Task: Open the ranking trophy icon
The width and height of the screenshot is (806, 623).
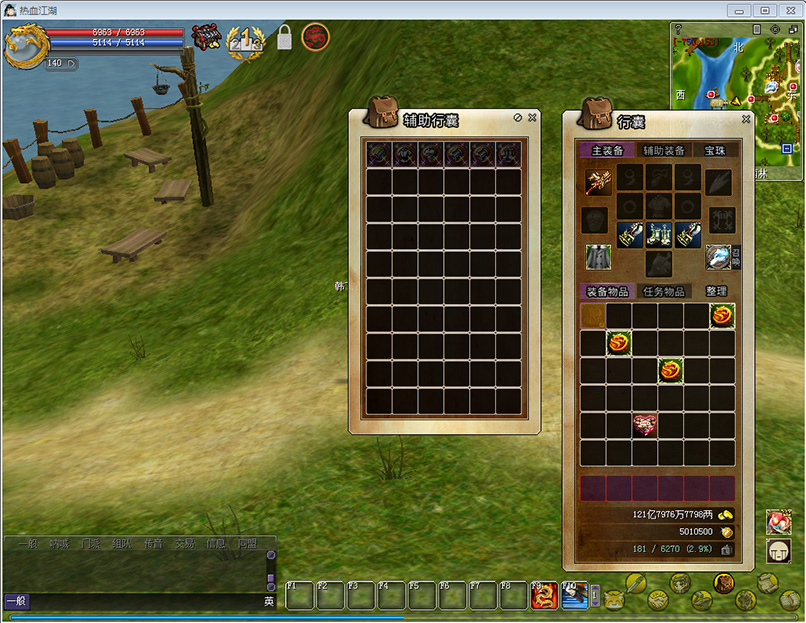Action: coord(245,39)
